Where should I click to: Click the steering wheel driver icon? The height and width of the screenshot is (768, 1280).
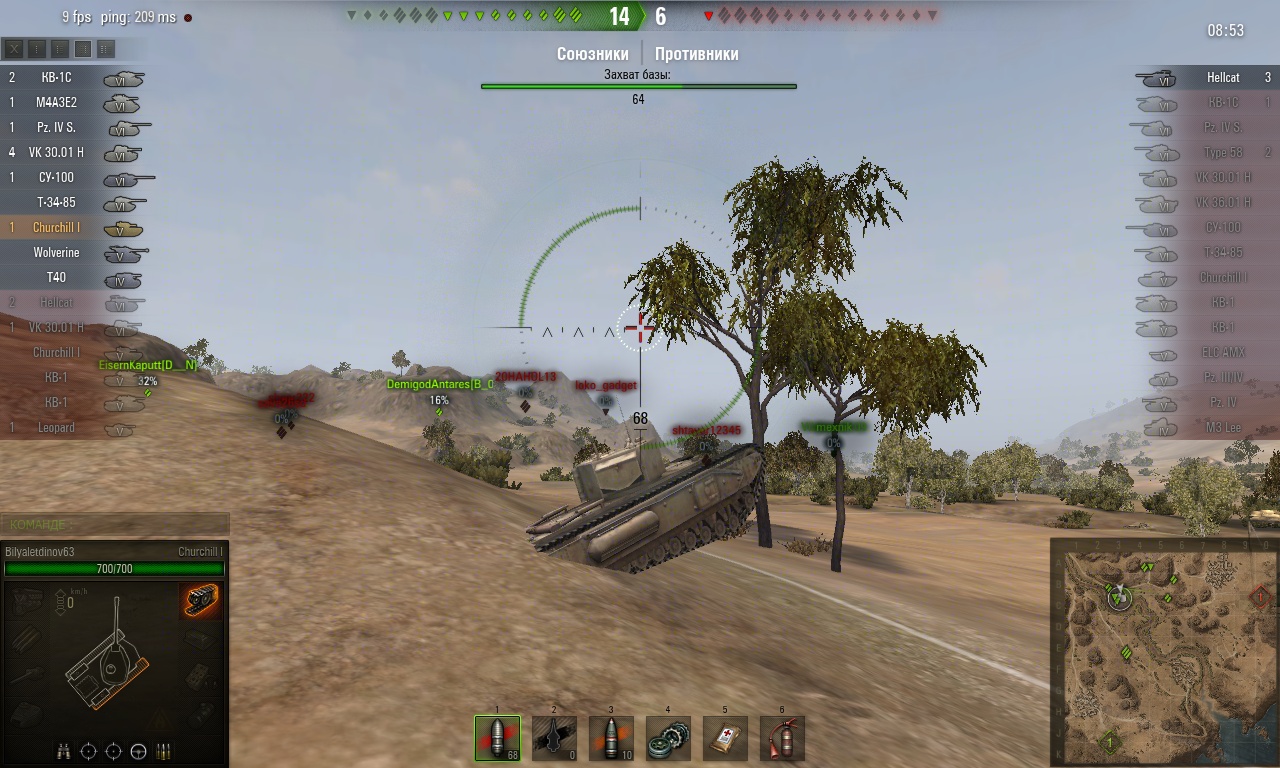click(x=139, y=751)
